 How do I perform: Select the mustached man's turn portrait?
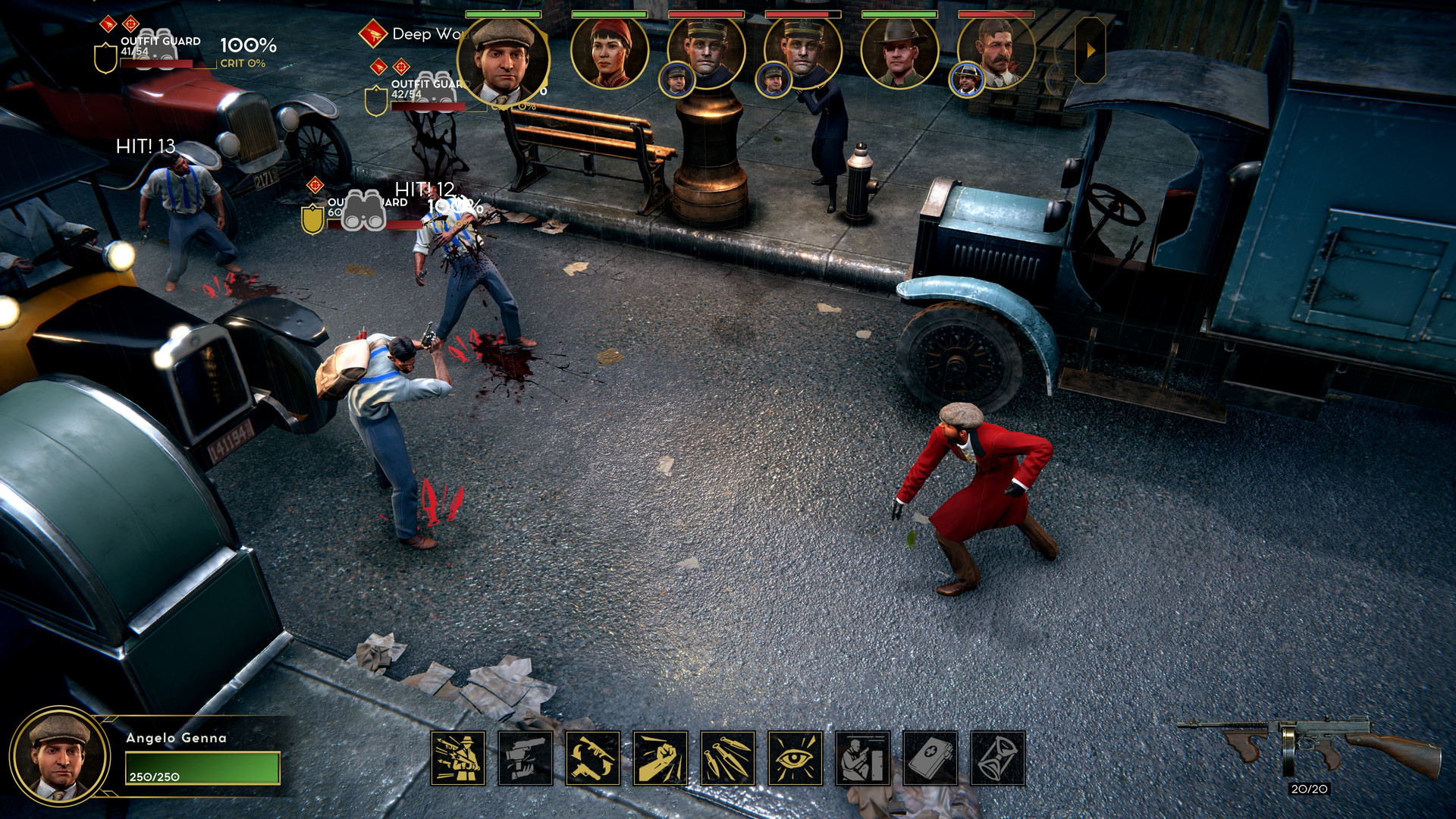996,51
